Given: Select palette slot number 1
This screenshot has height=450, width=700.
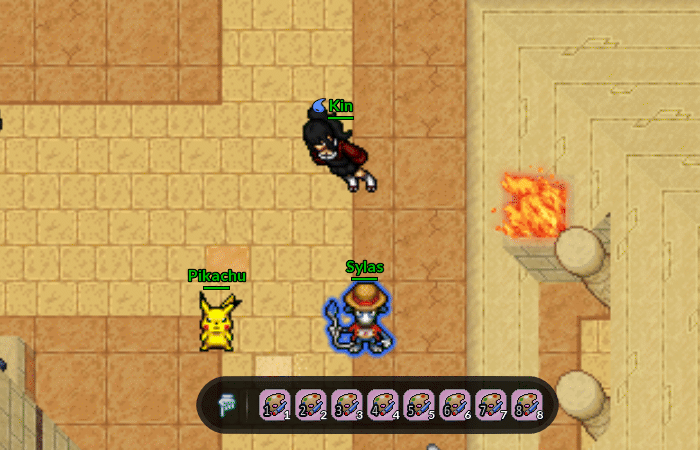Looking at the screenshot, I should click(274, 405).
